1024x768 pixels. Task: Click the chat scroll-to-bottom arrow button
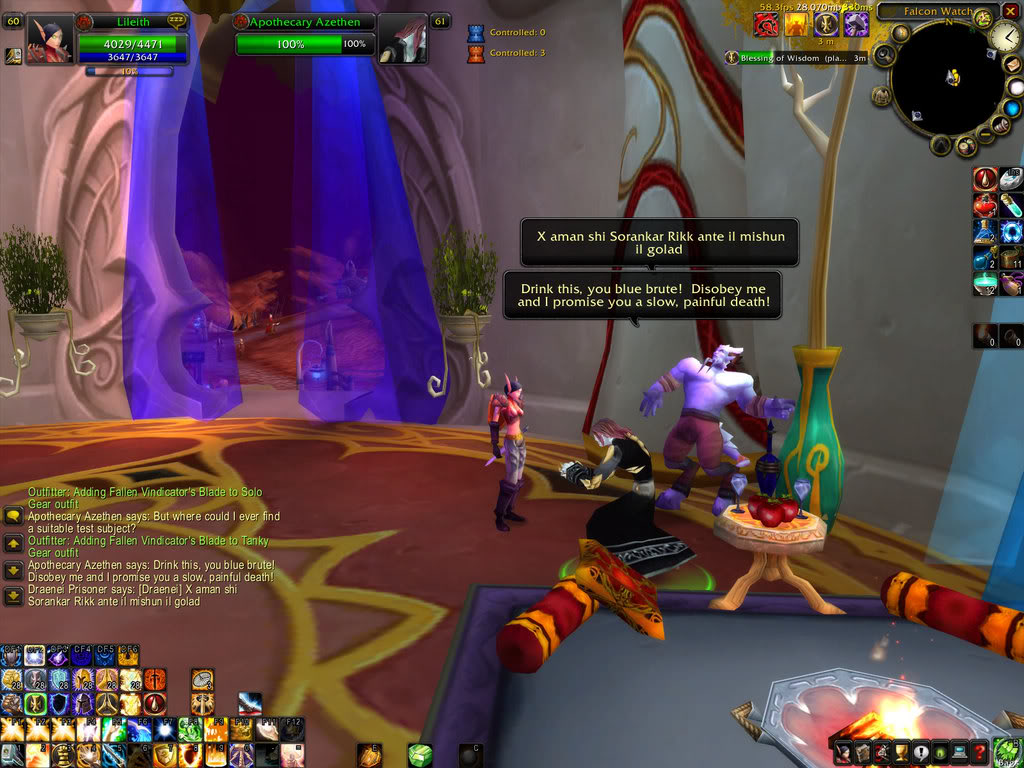(x=13, y=596)
